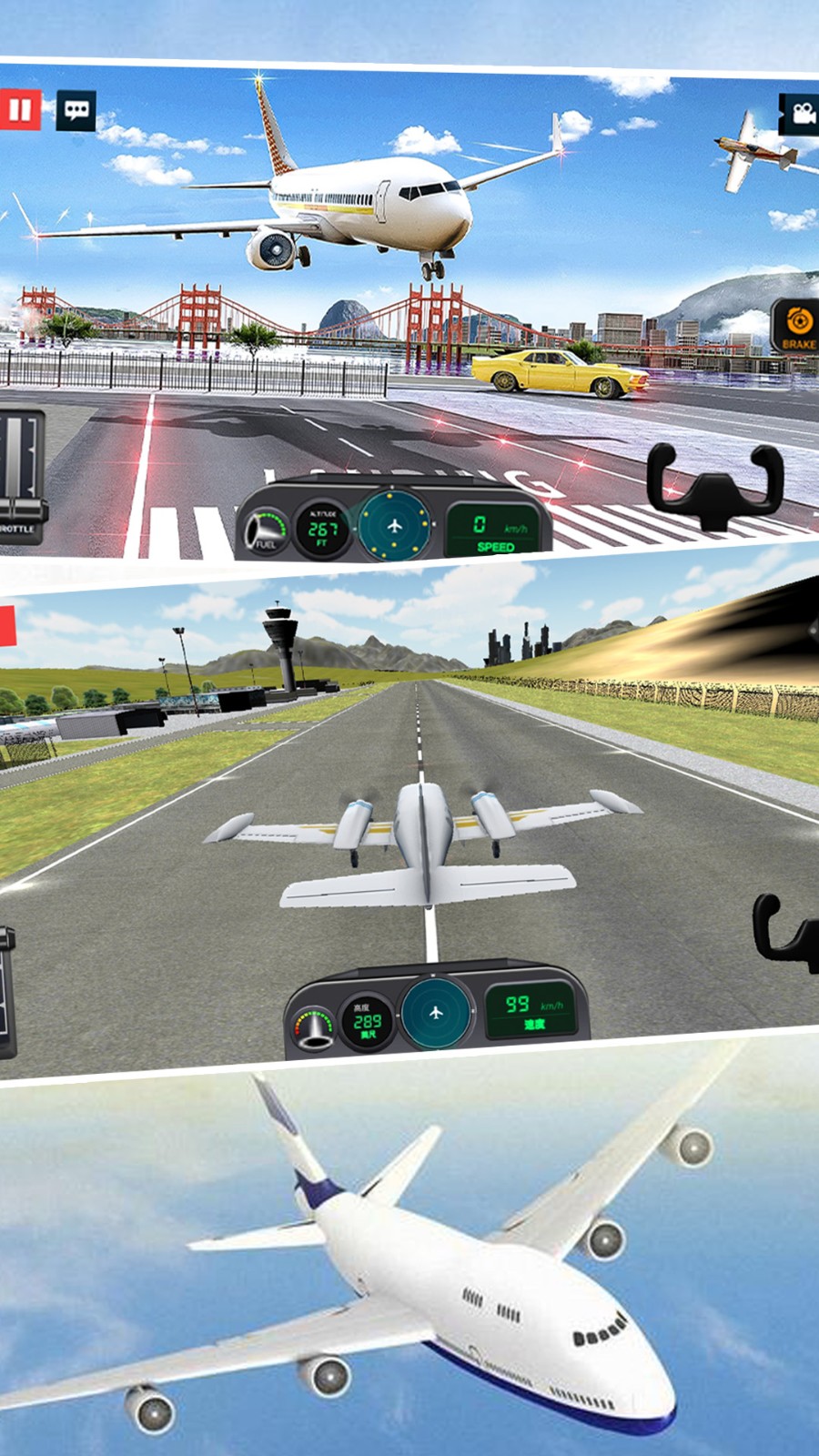Click the throttle lever labeled ROTTLE
The width and height of the screenshot is (819, 1456).
tap(20, 476)
